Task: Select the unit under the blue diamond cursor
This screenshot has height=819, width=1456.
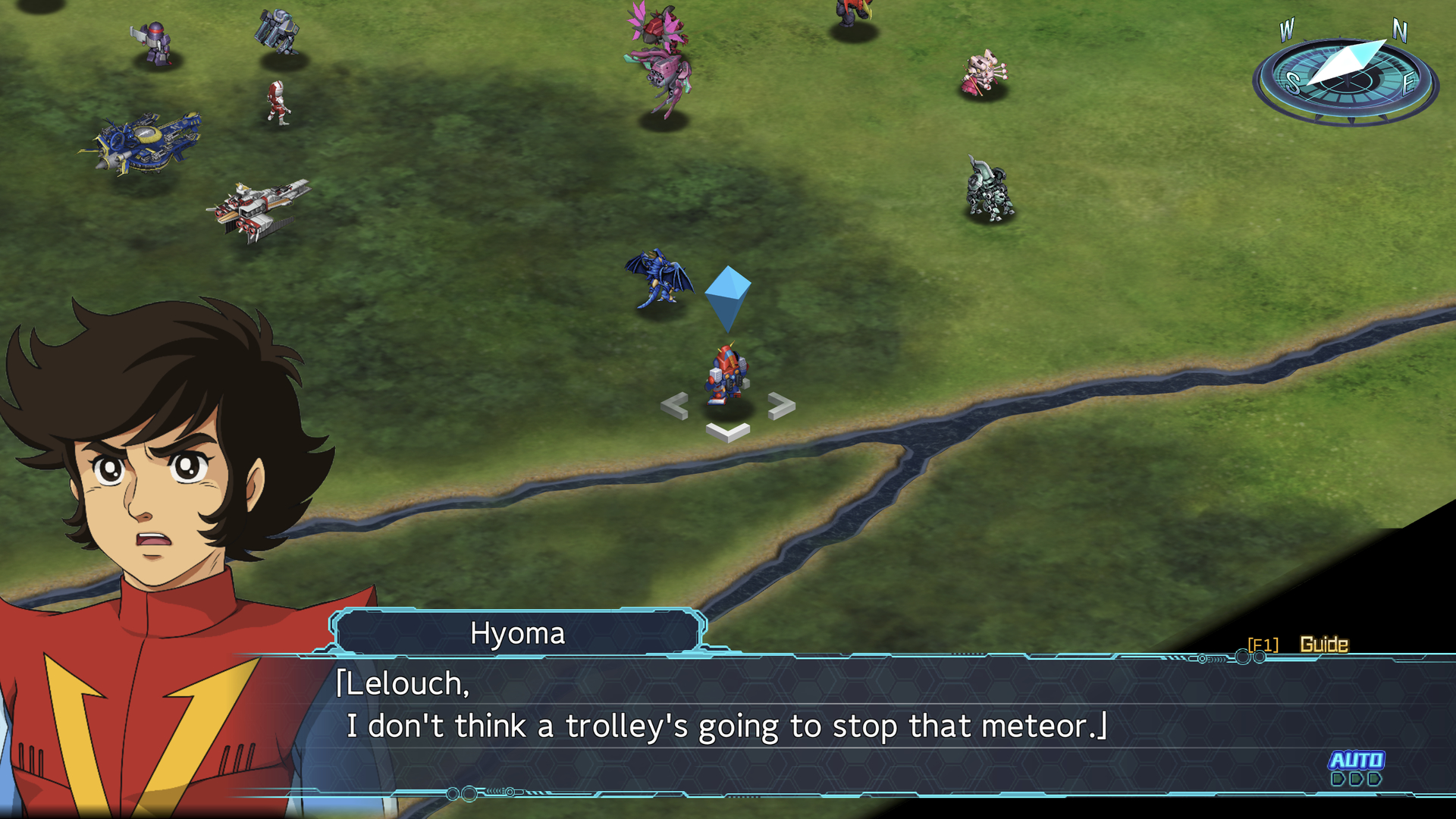Action: pyautogui.click(x=727, y=374)
